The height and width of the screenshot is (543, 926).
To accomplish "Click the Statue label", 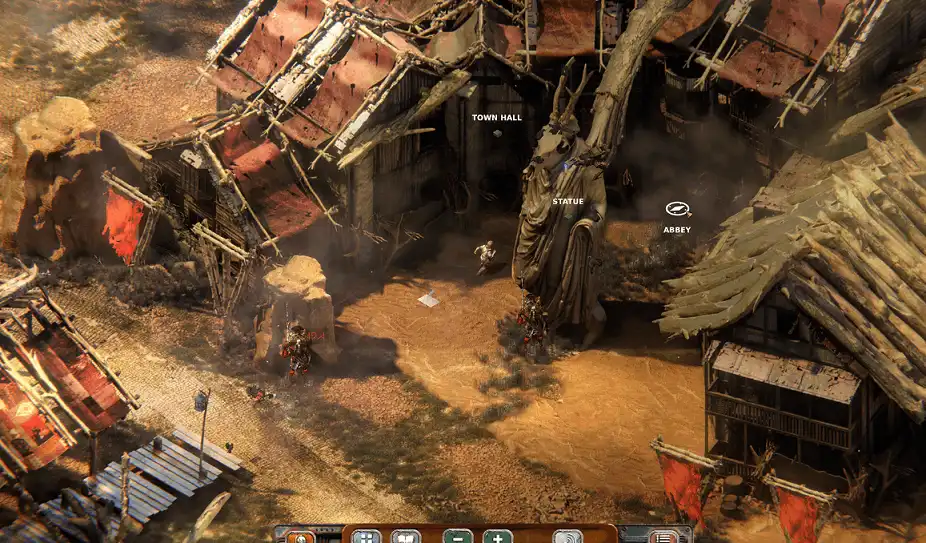I will [x=568, y=202].
